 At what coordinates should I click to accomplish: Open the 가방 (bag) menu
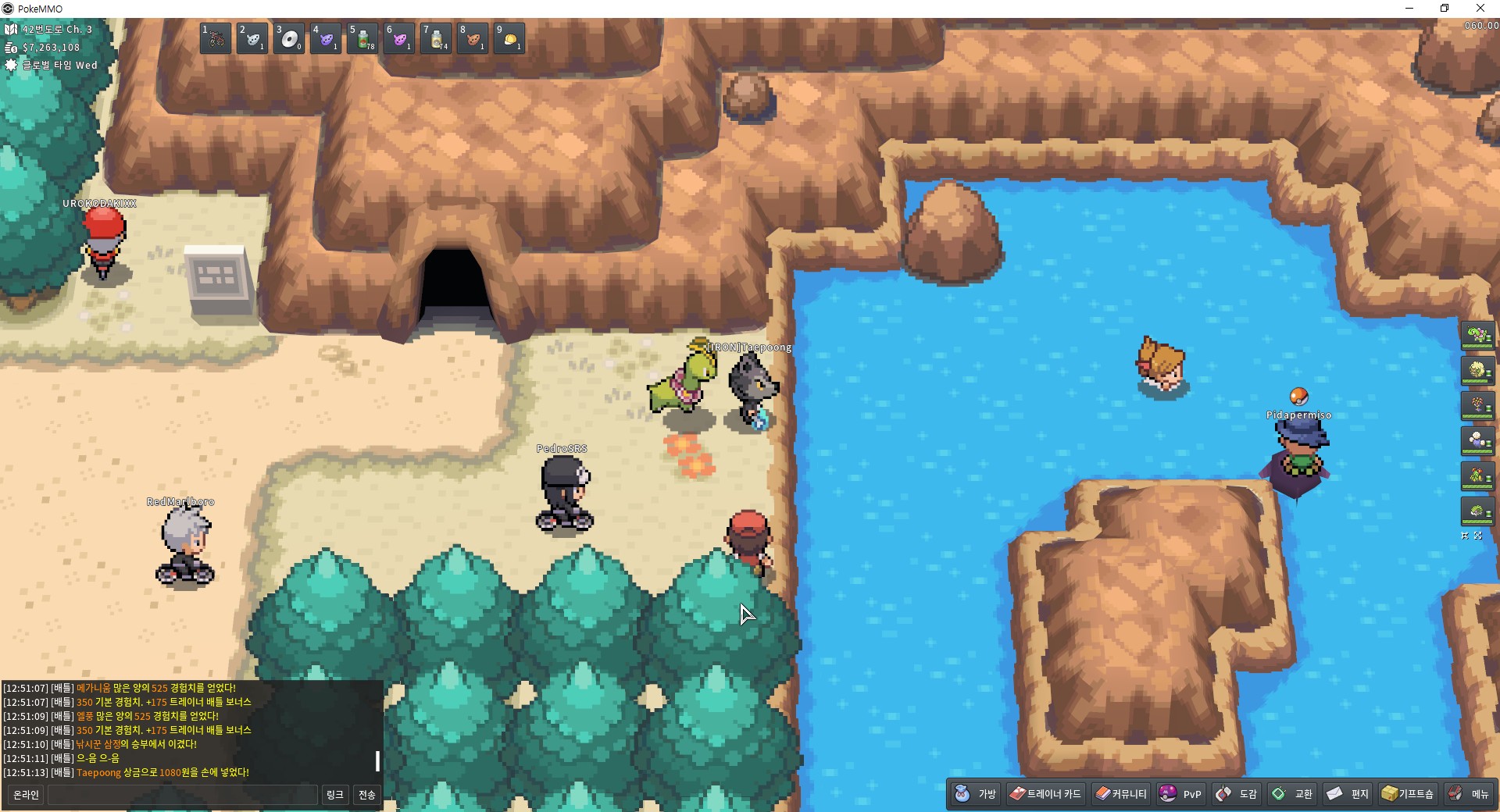click(977, 794)
